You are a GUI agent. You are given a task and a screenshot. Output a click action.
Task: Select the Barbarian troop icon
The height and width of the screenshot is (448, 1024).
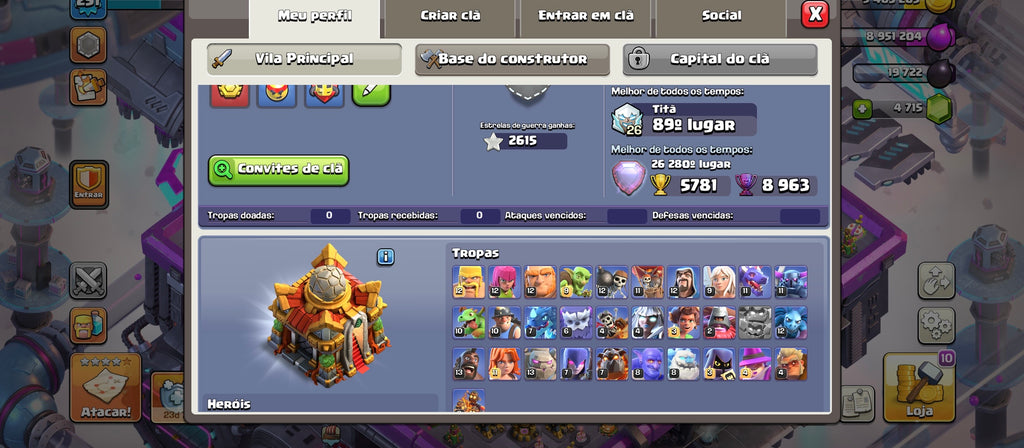tap(468, 282)
